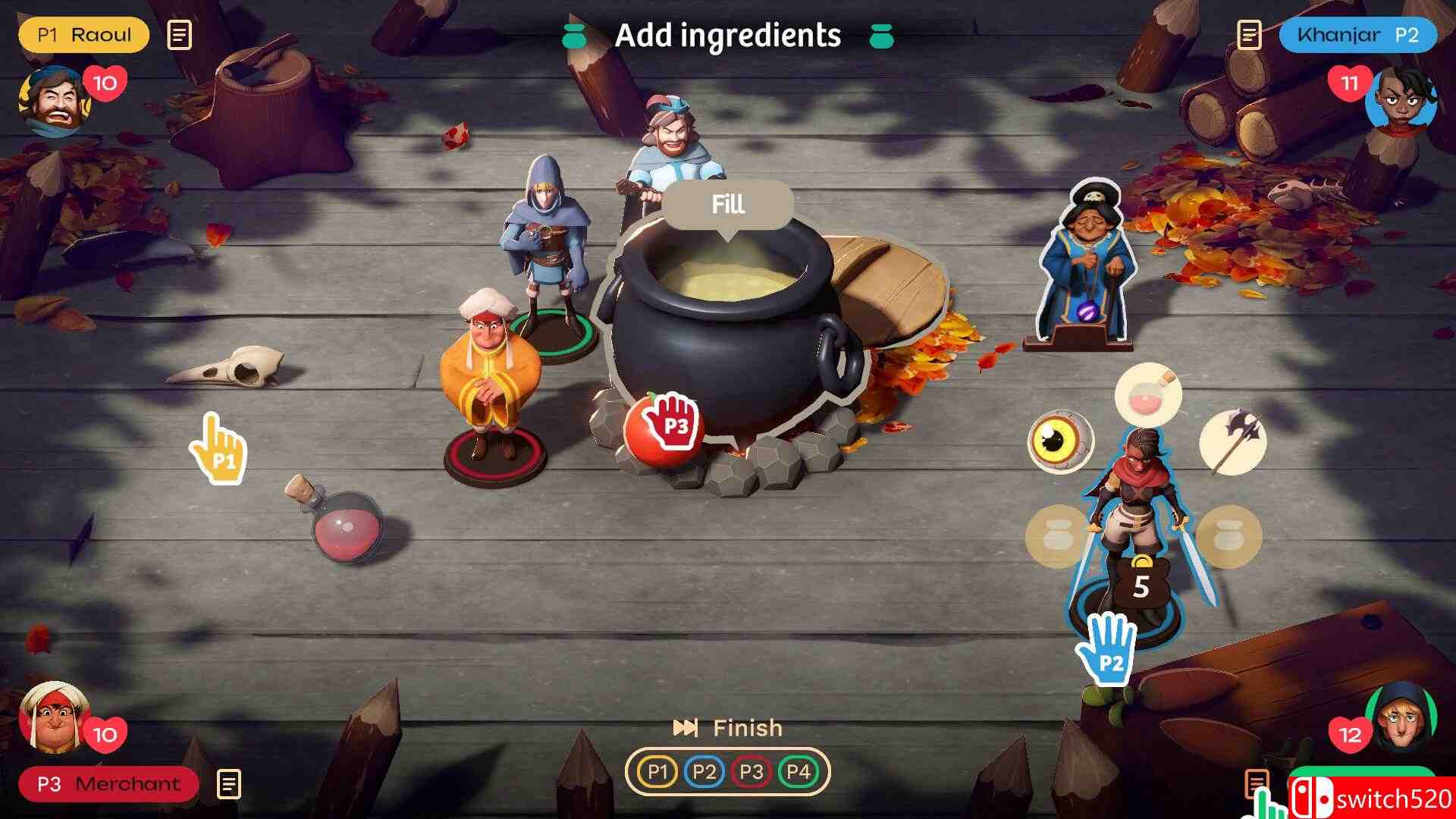Image resolution: width=1456 pixels, height=819 pixels.
Task: Open Raoul's notes sheet icon
Action: pyautogui.click(x=179, y=35)
